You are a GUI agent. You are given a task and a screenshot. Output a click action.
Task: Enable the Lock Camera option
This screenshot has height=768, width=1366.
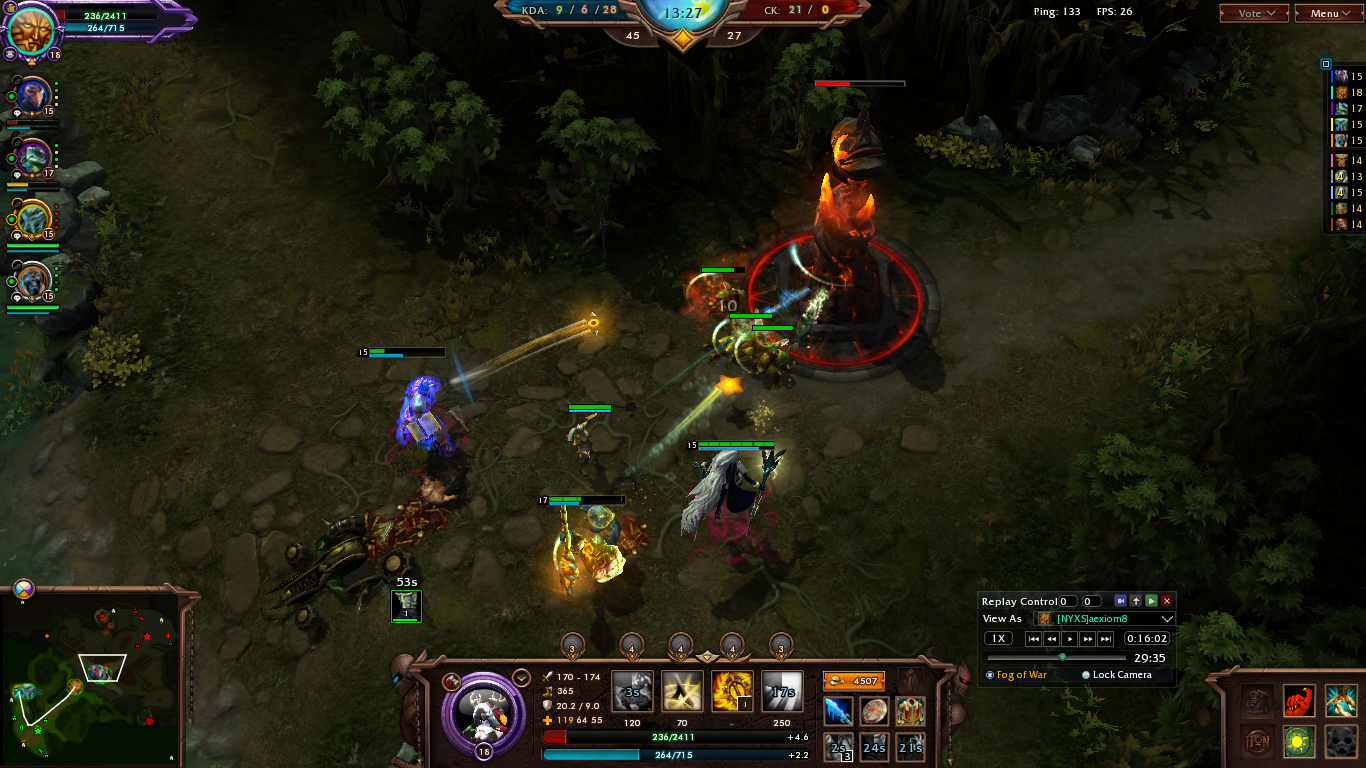(1086, 675)
